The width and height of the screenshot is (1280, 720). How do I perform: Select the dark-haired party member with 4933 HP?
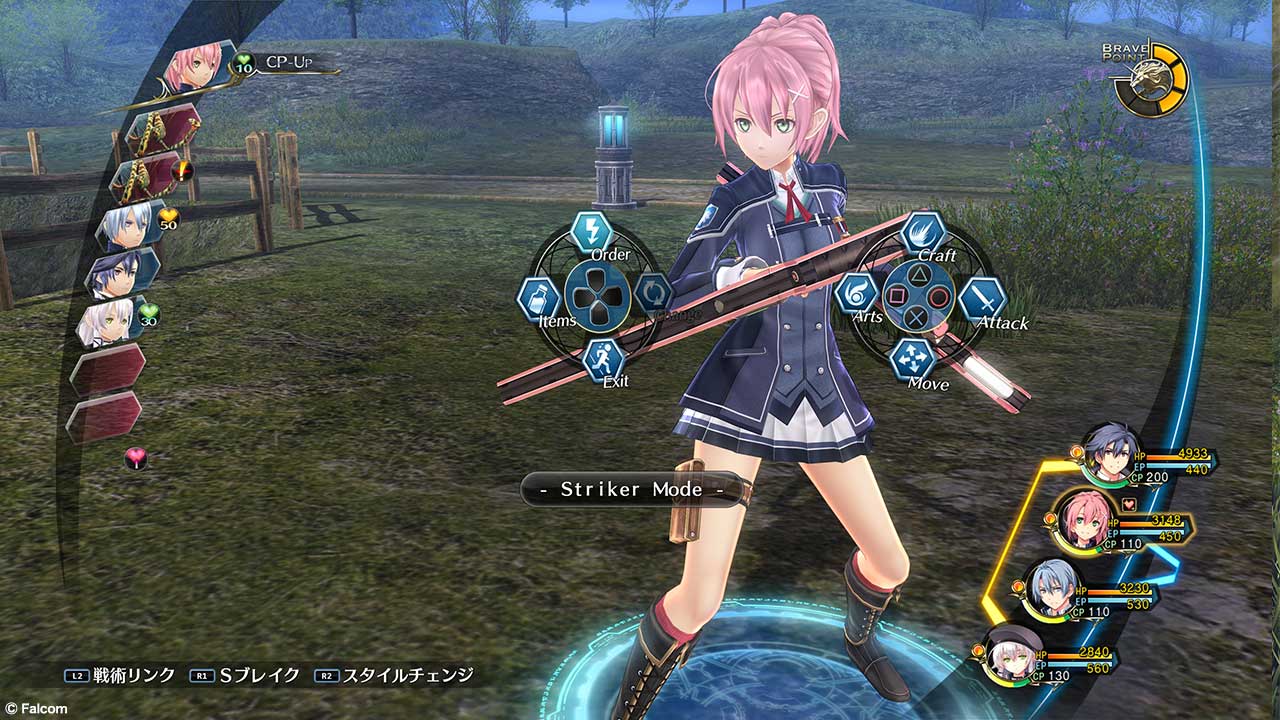click(x=1112, y=456)
